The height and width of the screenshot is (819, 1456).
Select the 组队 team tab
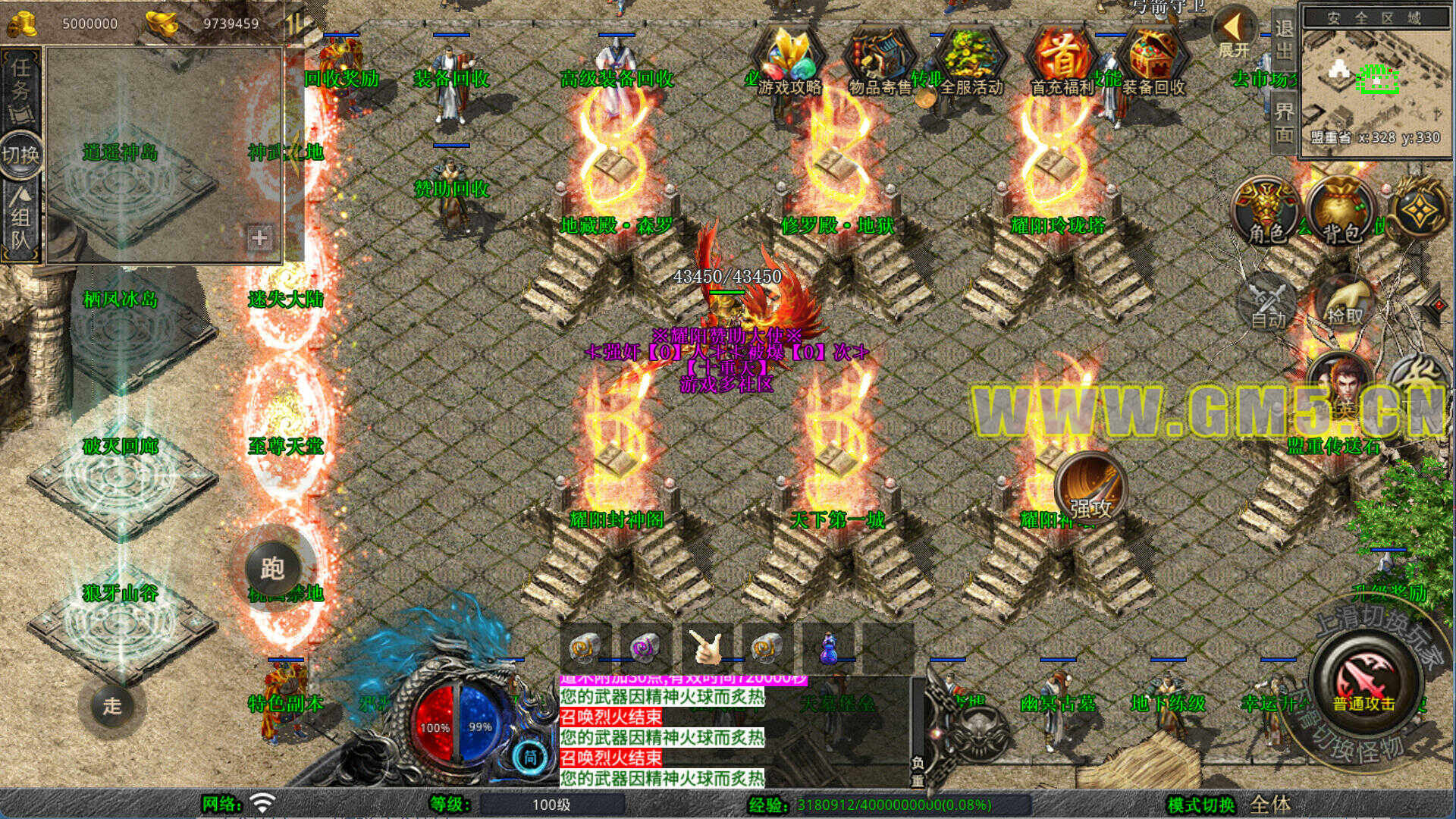(x=20, y=220)
